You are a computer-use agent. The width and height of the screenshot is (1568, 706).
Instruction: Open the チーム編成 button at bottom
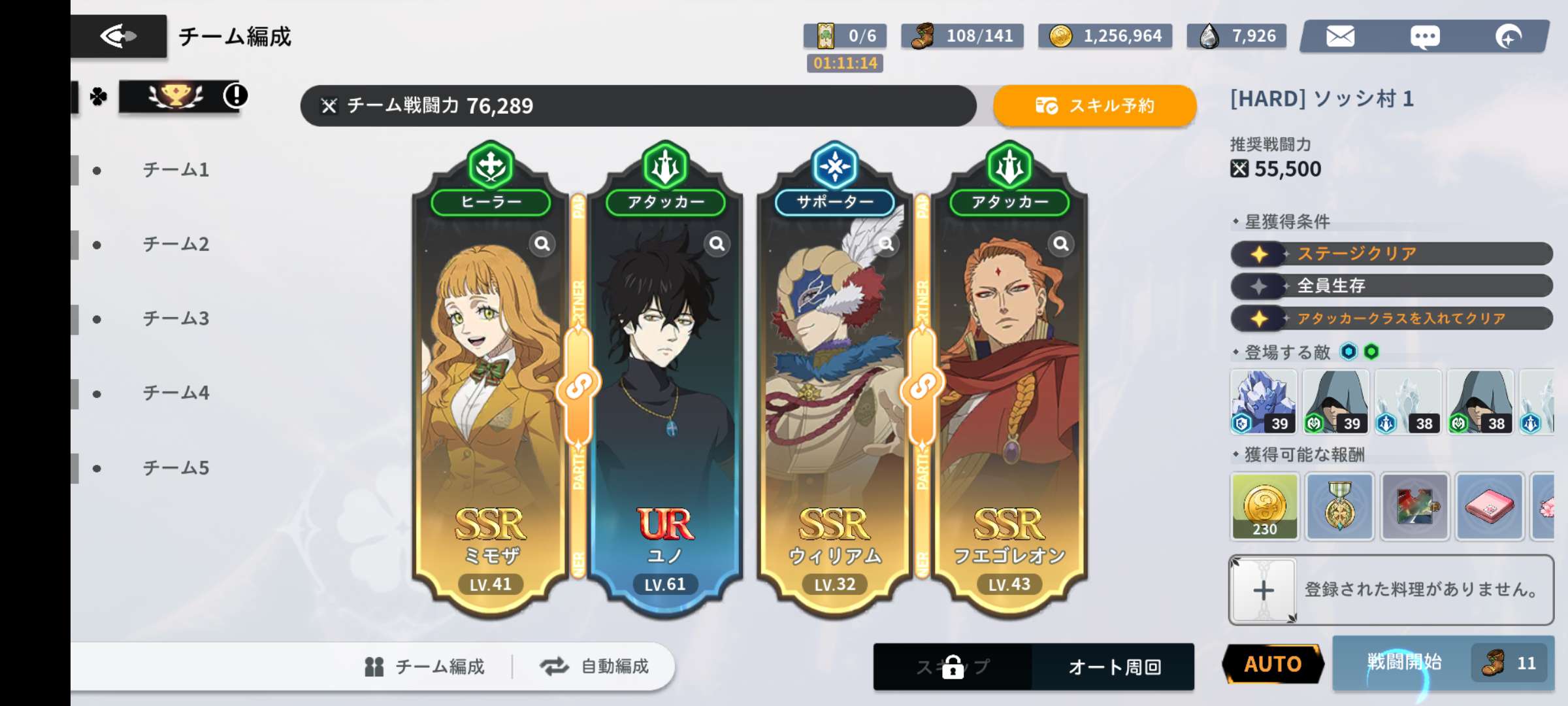pos(425,667)
